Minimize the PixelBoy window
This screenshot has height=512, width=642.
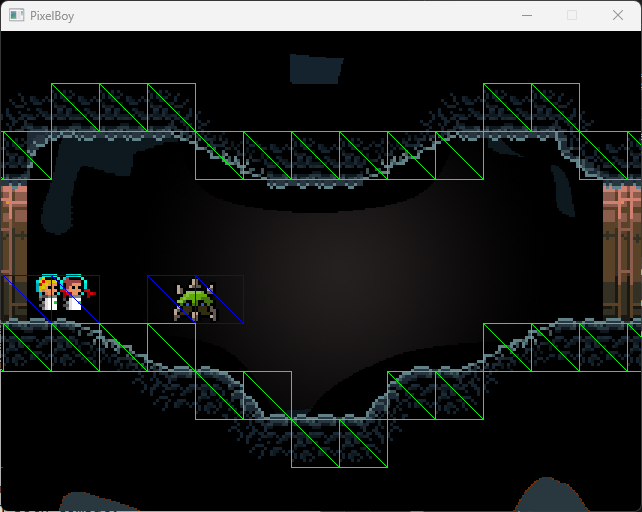(x=526, y=16)
